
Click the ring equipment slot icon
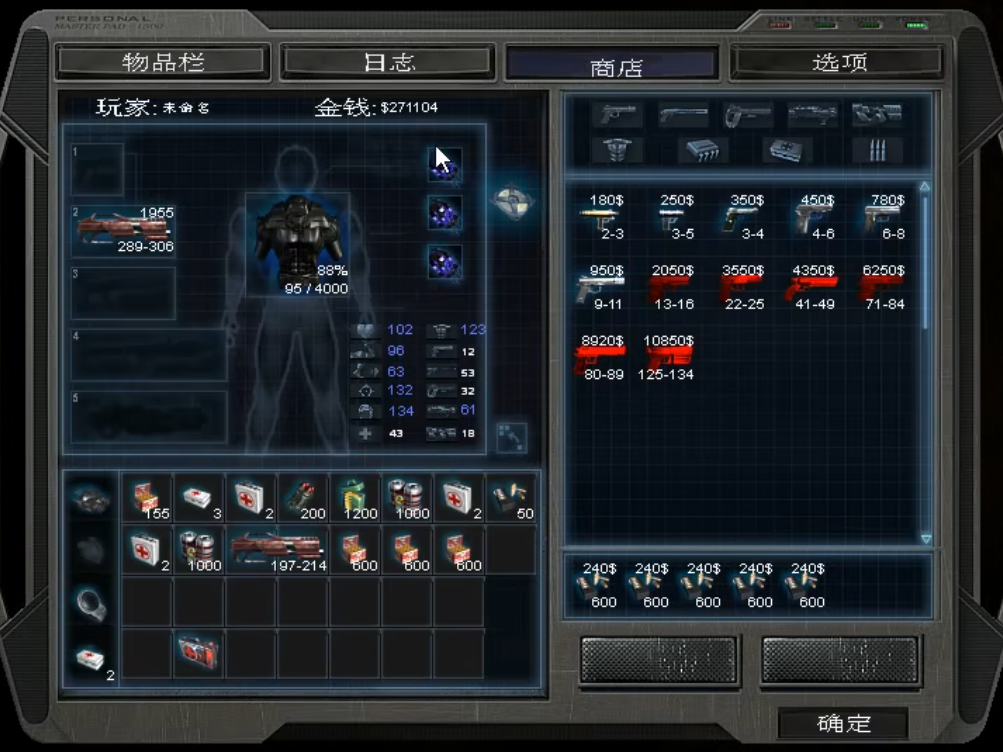90,602
